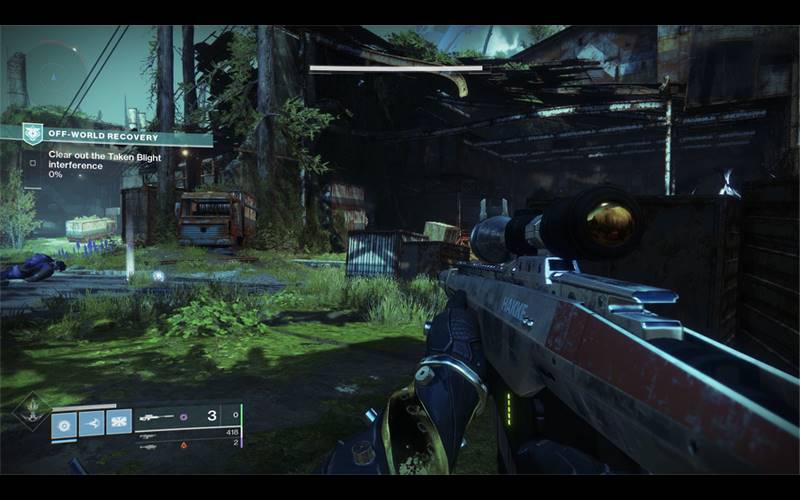Use the class ability icon

pos(119,424)
